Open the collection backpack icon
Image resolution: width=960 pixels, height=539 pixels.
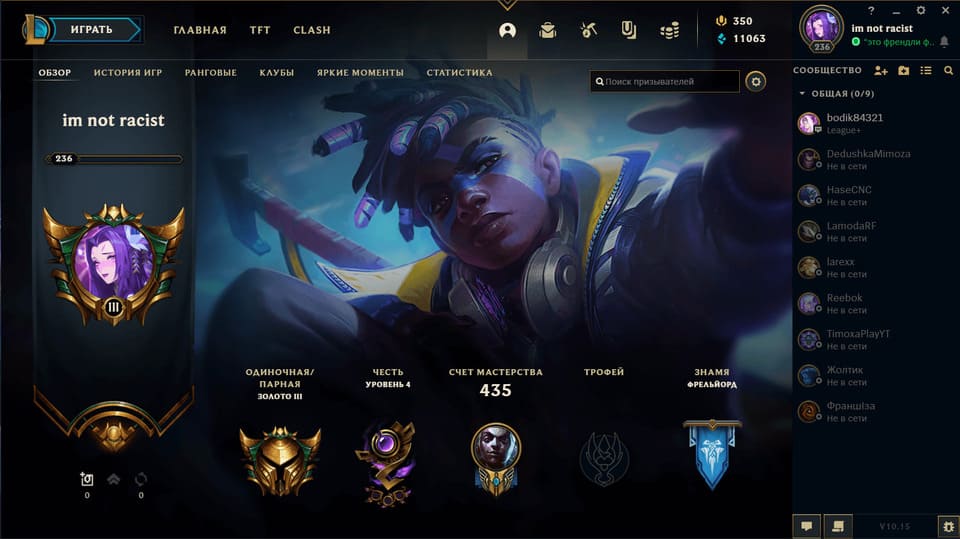click(x=547, y=30)
